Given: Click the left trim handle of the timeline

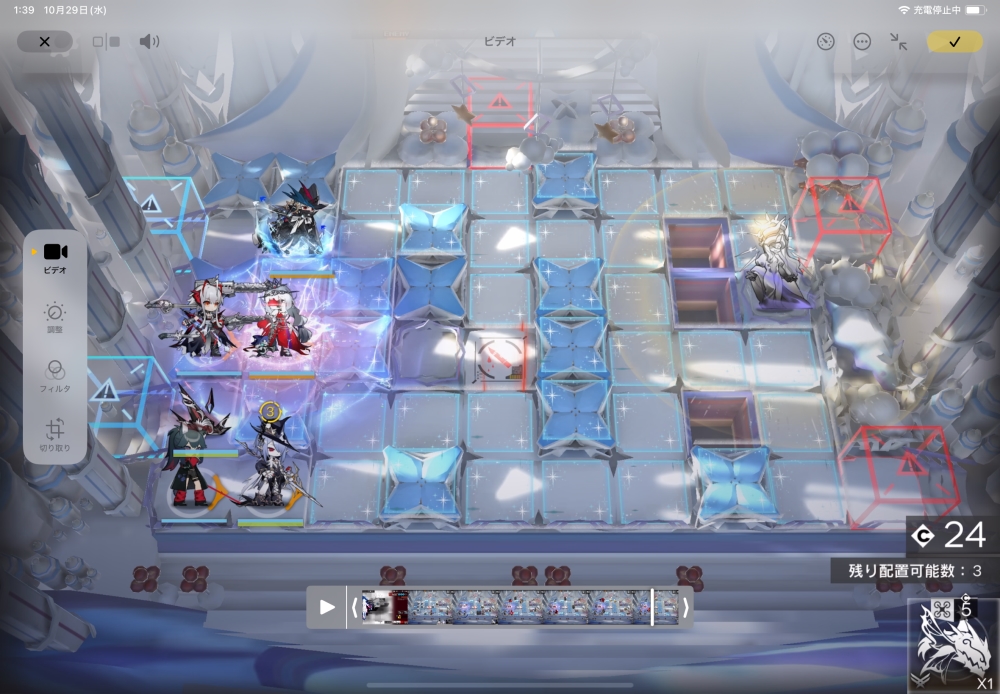Looking at the screenshot, I should [x=353, y=607].
